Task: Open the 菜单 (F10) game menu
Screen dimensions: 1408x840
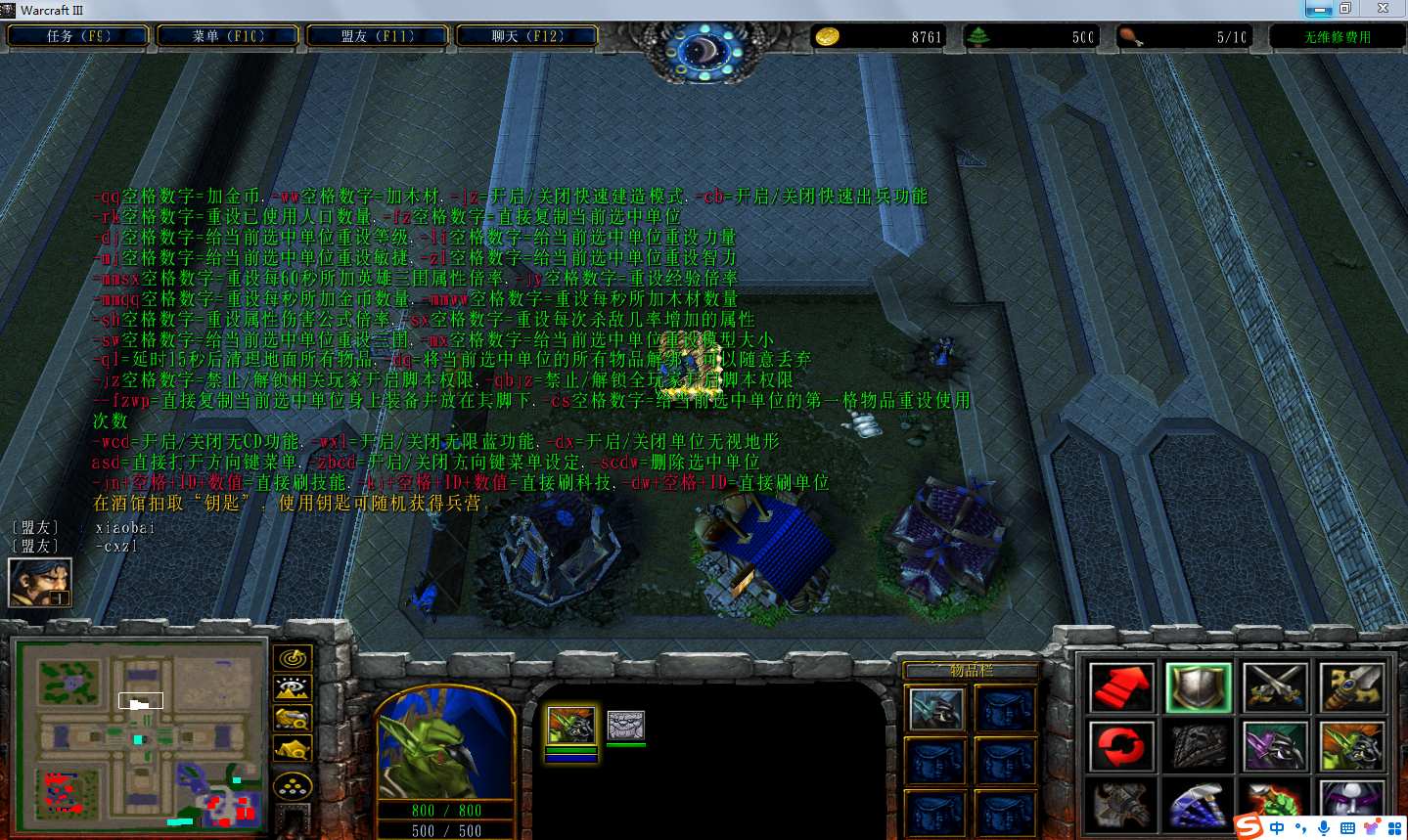Action: pos(228,36)
